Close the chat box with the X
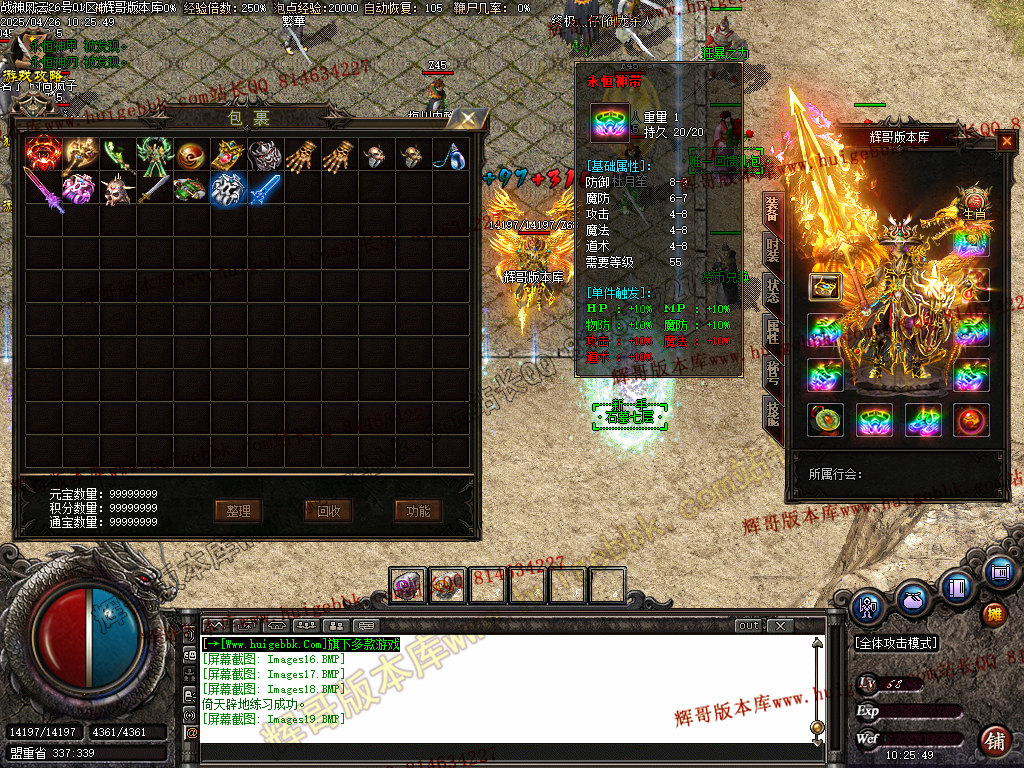This screenshot has height=768, width=1024. [x=780, y=626]
